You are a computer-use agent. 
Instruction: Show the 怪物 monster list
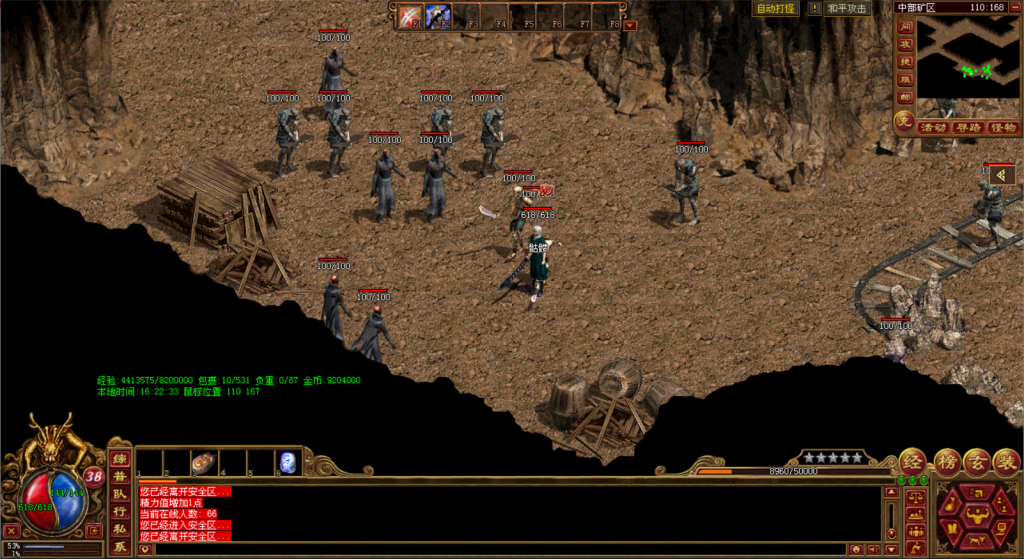tap(1002, 128)
